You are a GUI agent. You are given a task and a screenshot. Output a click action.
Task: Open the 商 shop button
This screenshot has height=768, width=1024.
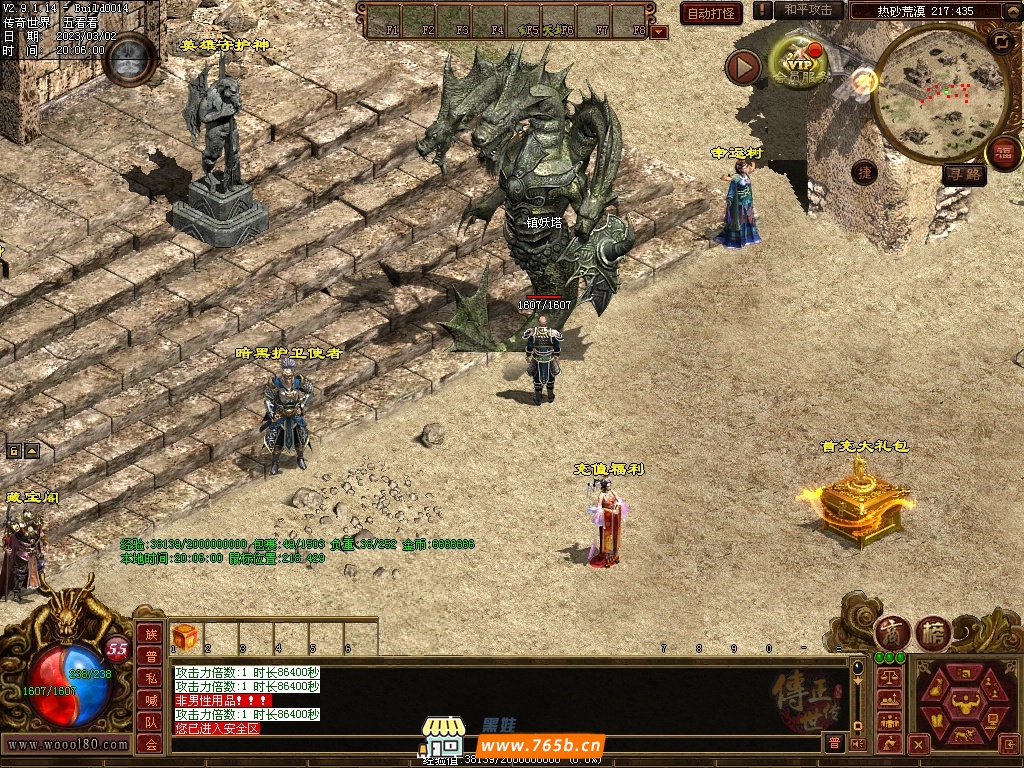pyautogui.click(x=891, y=633)
